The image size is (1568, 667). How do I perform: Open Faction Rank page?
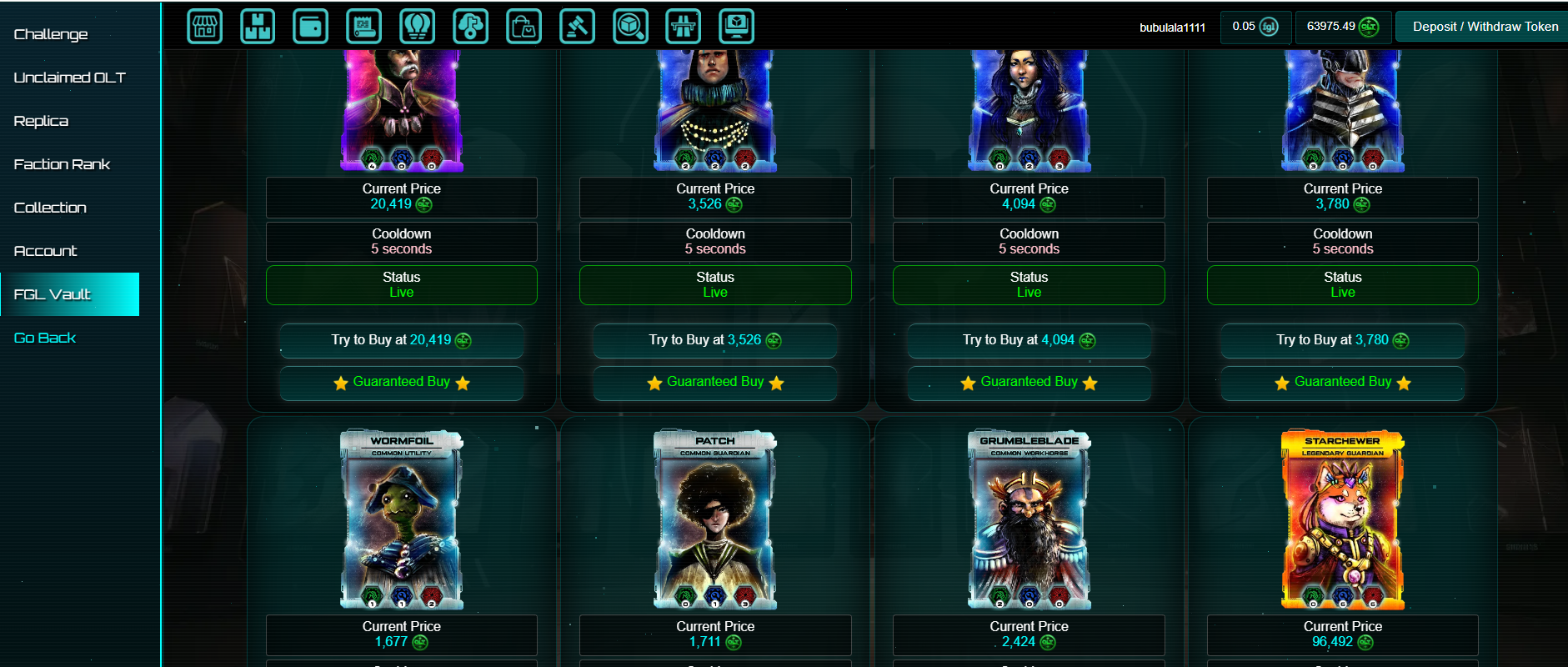click(63, 164)
